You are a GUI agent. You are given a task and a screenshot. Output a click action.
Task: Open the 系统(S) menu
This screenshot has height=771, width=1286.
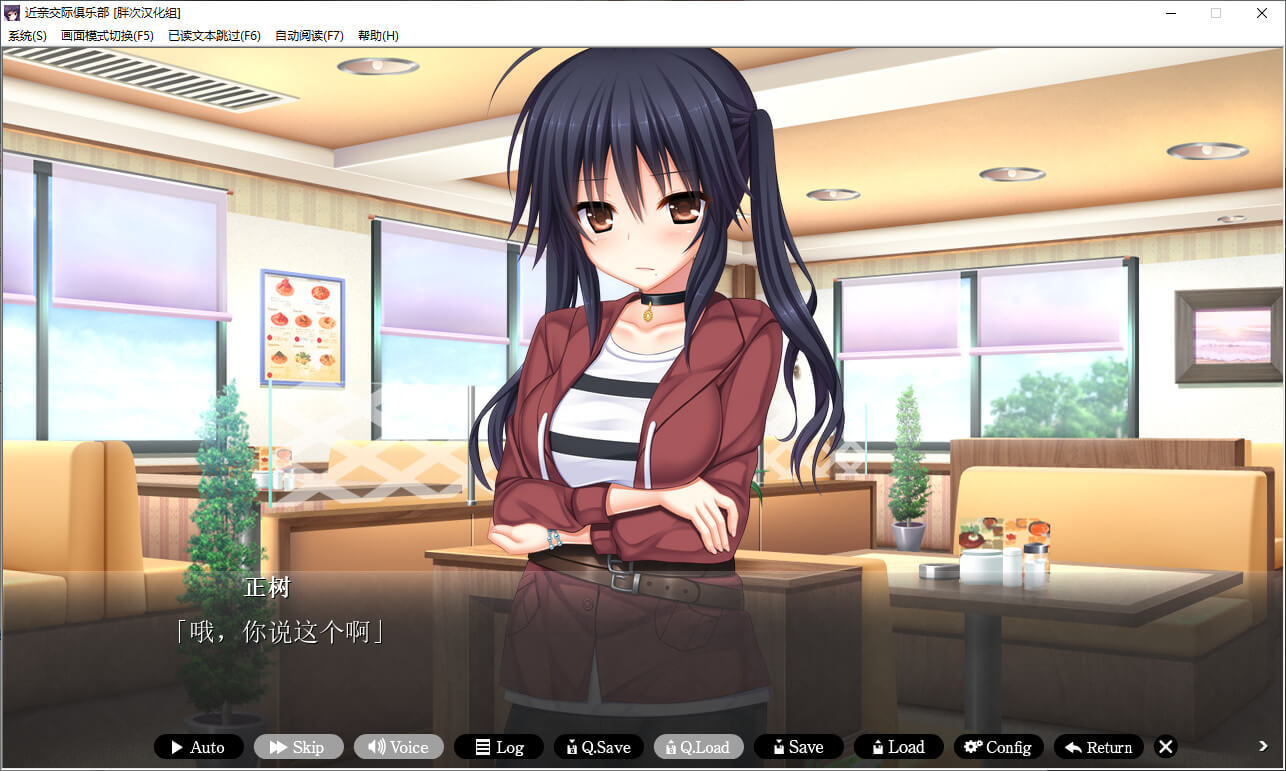(x=27, y=36)
